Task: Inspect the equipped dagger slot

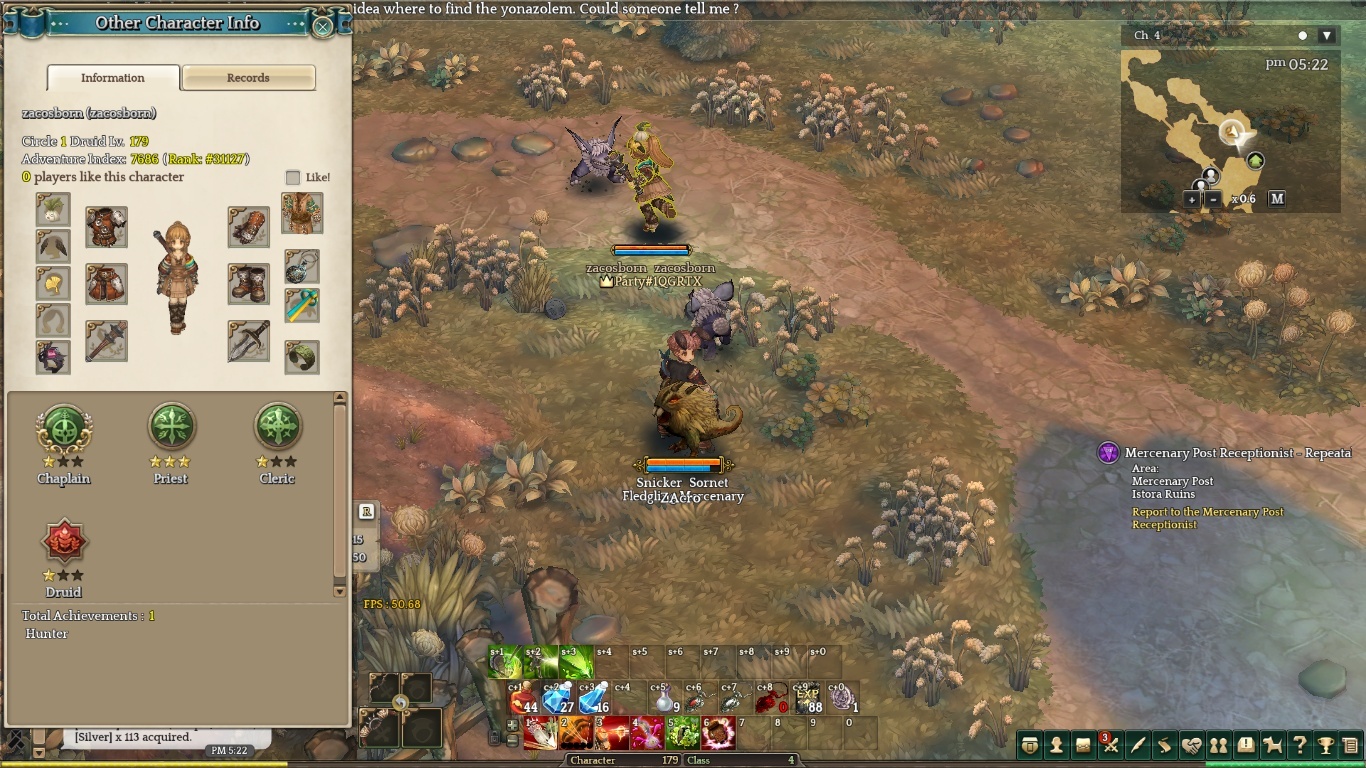Action: pyautogui.click(x=248, y=341)
